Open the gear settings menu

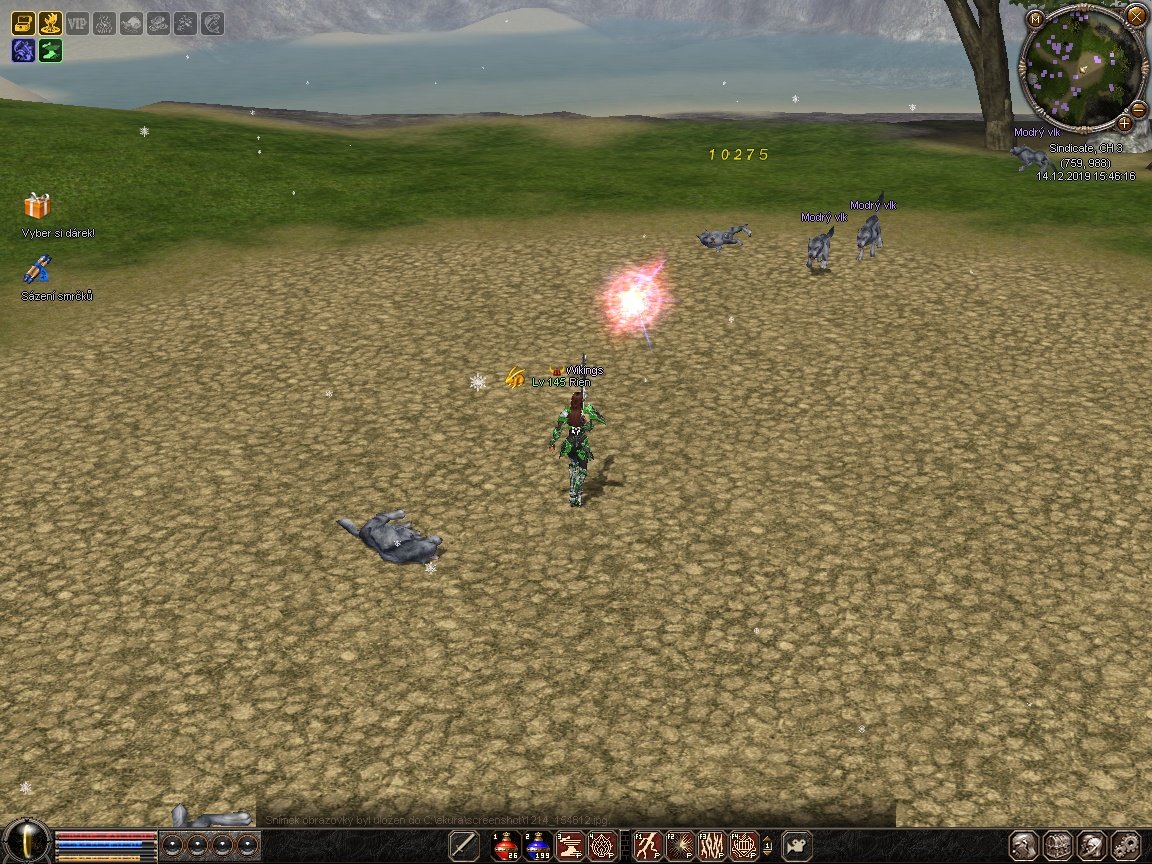[x=1126, y=845]
